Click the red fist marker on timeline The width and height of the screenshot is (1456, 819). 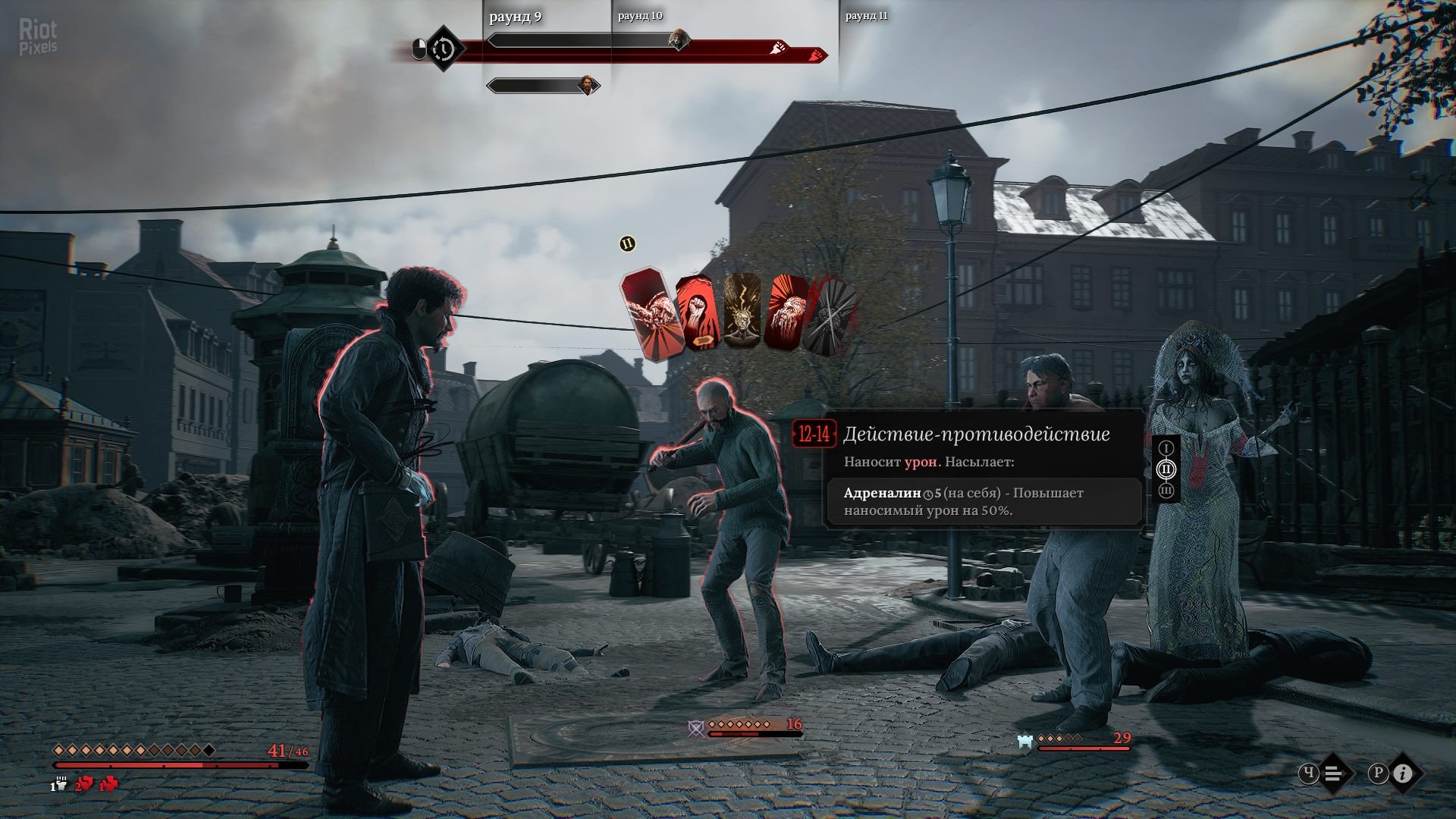coord(816,55)
